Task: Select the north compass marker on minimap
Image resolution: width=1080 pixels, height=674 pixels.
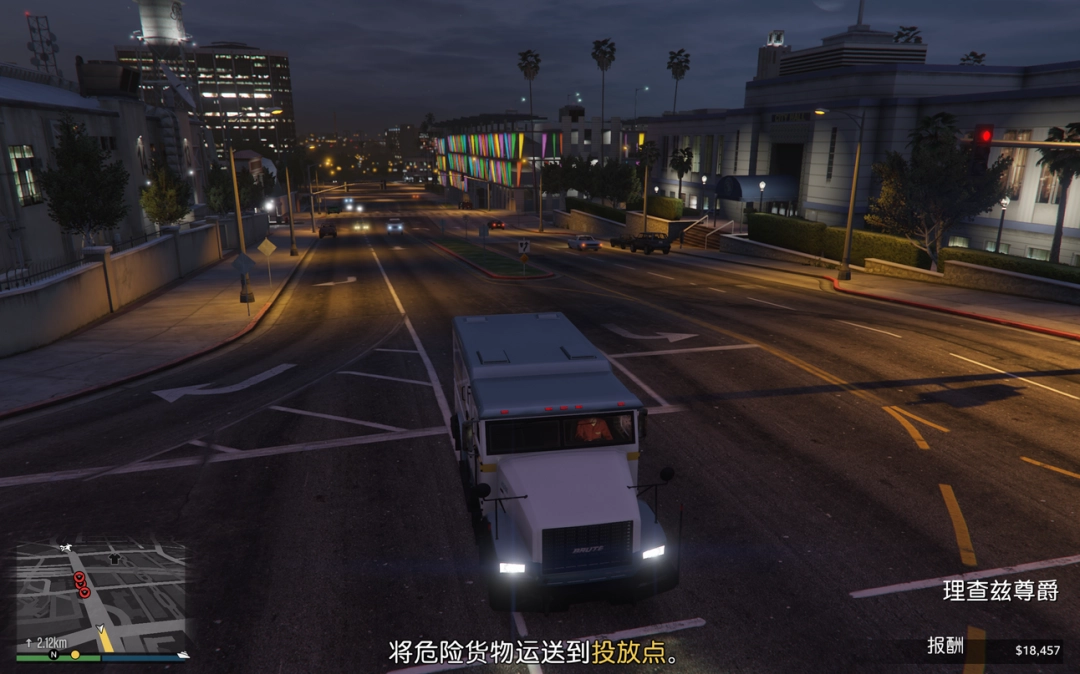Action: click(x=54, y=655)
